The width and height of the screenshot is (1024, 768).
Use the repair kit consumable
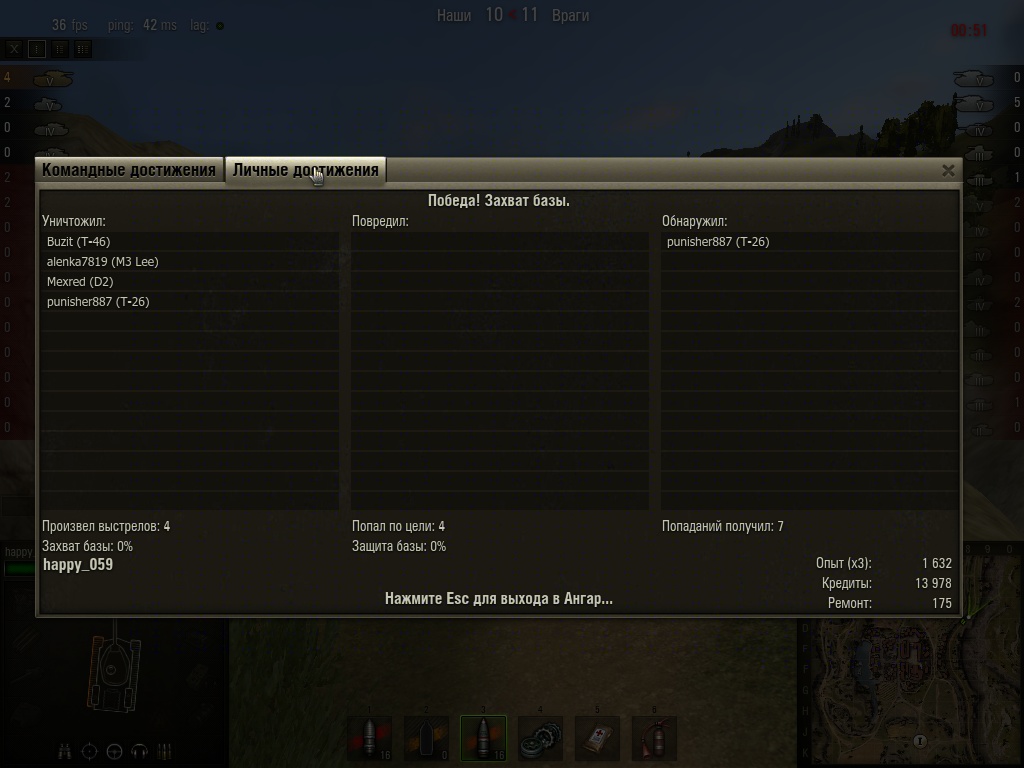pyautogui.click(x=541, y=739)
